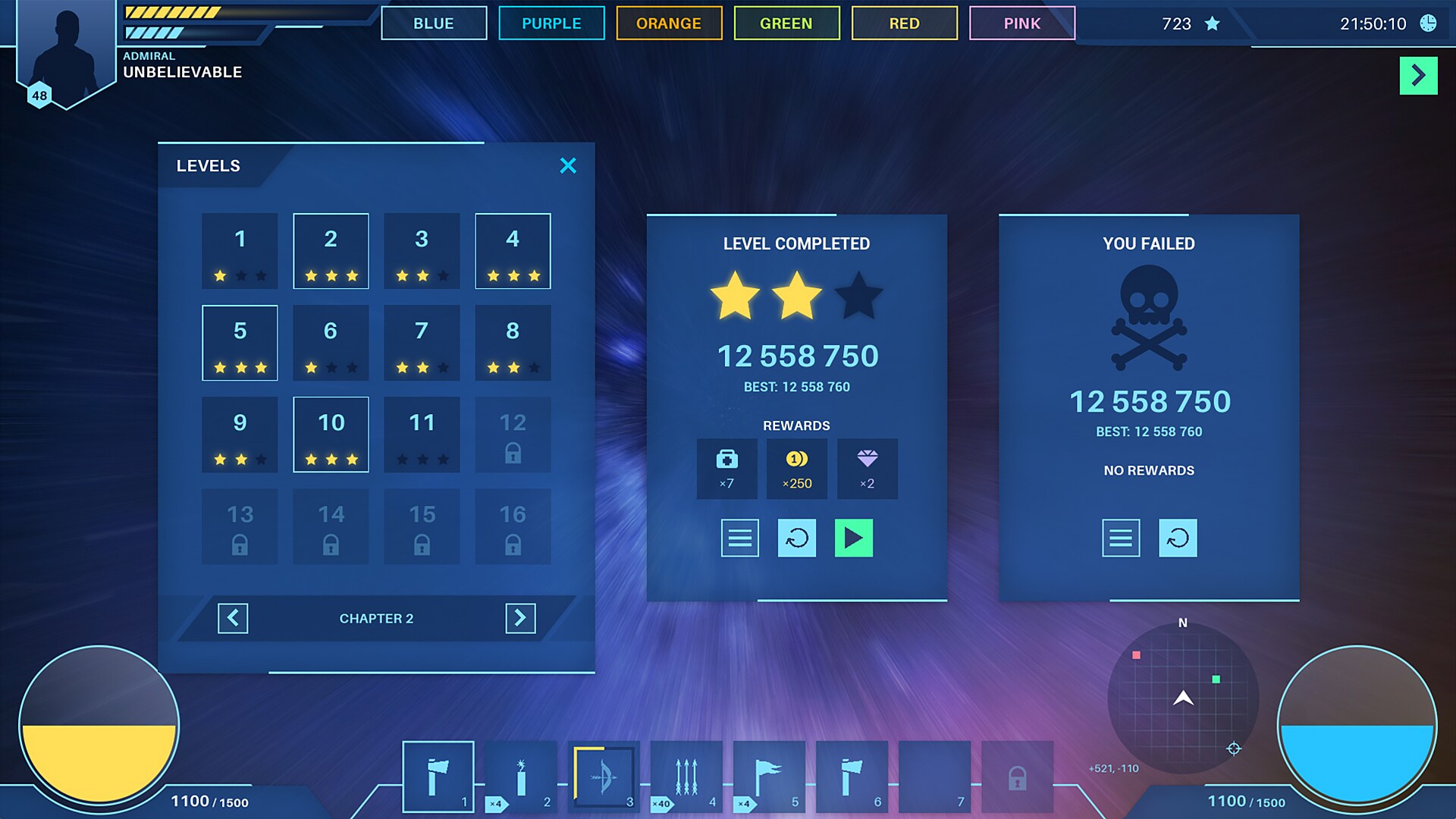
Task: Retry the level from the You Failed panel
Action: (x=1178, y=538)
